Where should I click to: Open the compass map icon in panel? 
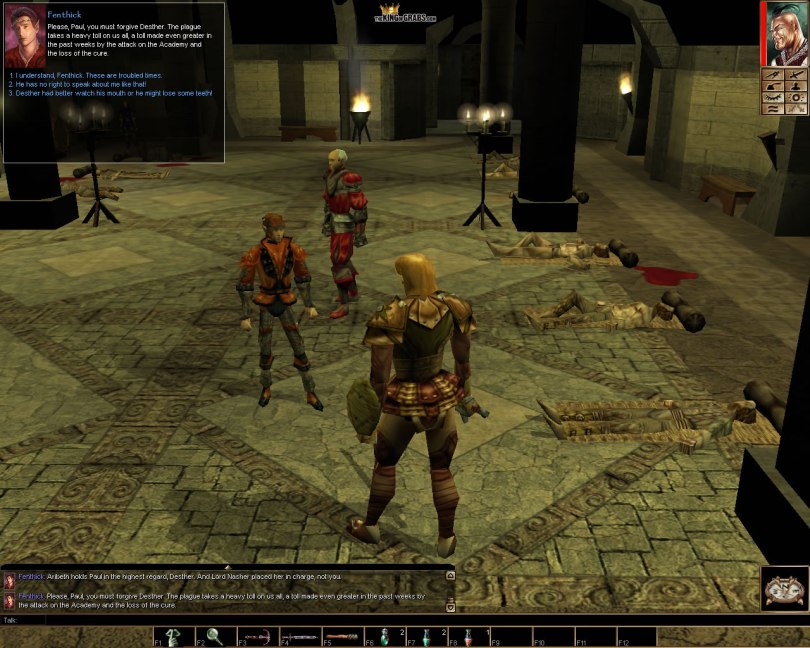point(772,74)
